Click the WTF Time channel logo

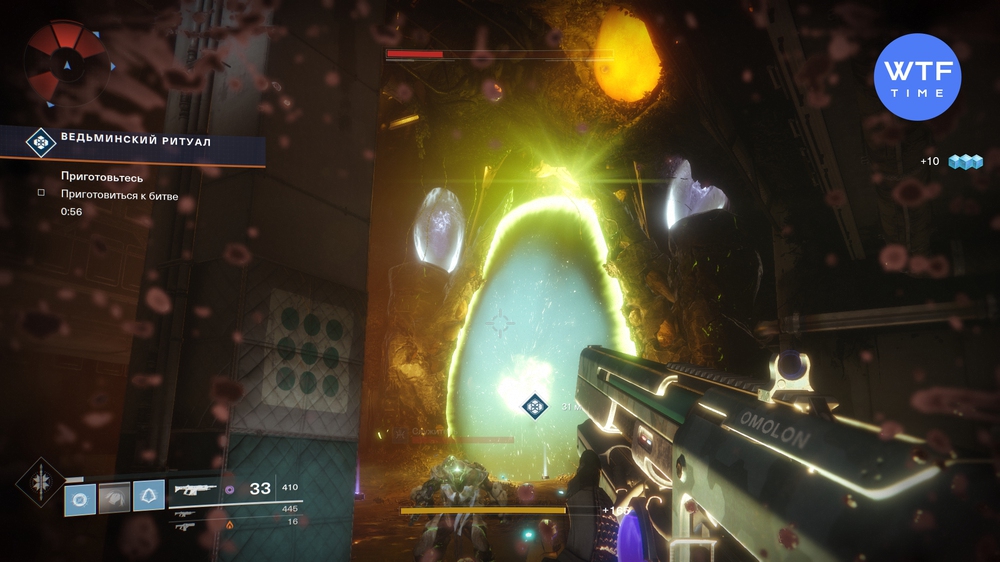pyautogui.click(x=917, y=77)
